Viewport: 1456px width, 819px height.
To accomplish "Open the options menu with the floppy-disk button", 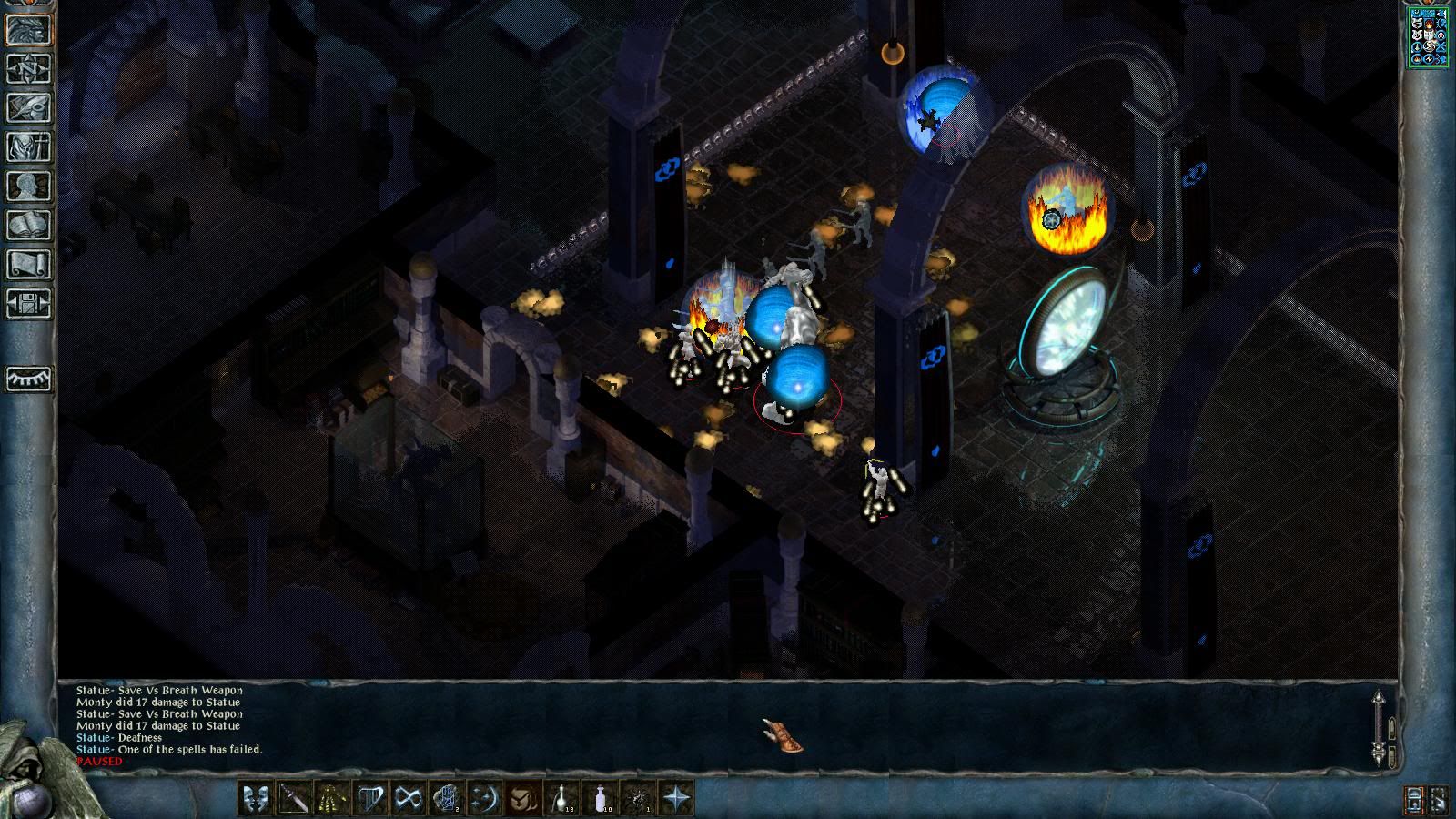I will [x=29, y=303].
